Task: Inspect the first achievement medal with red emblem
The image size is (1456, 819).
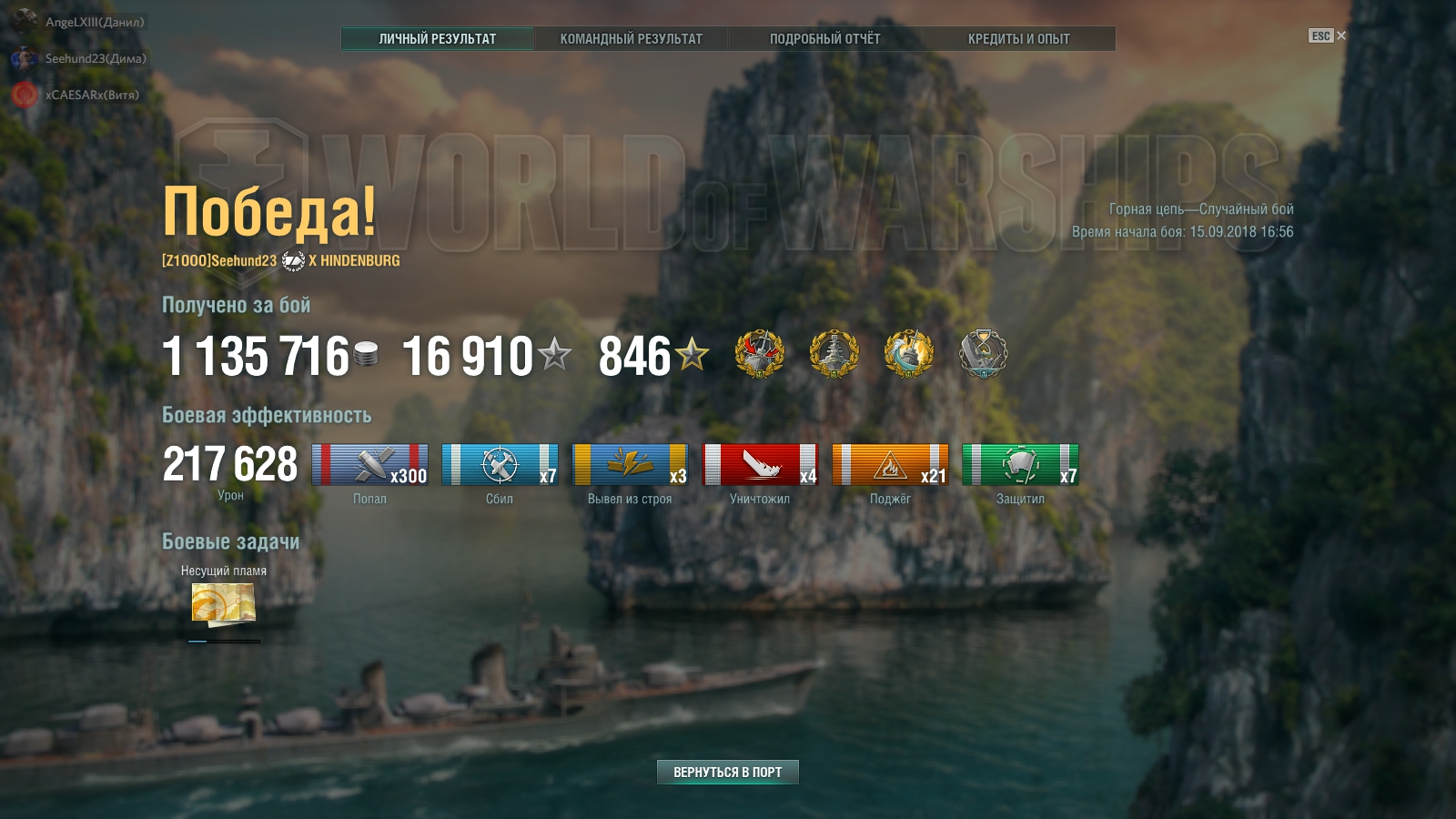Action: click(x=760, y=353)
